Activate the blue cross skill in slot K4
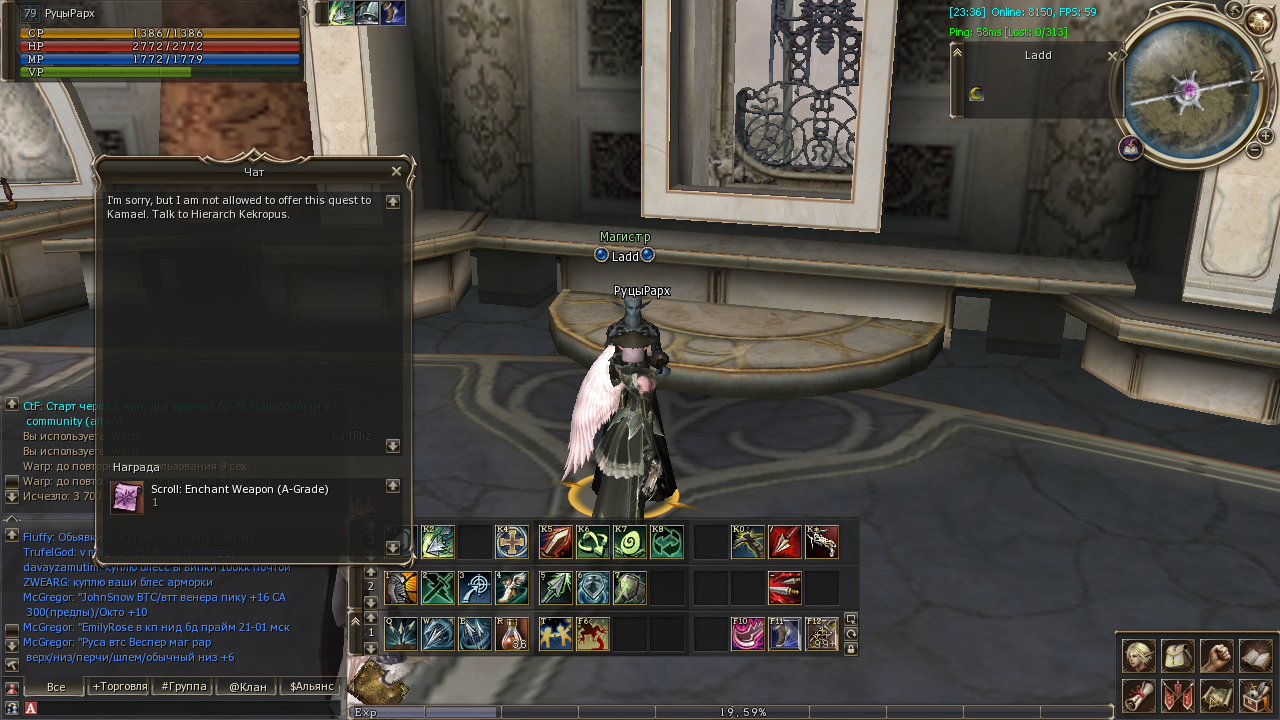The image size is (1280, 720). tap(512, 542)
